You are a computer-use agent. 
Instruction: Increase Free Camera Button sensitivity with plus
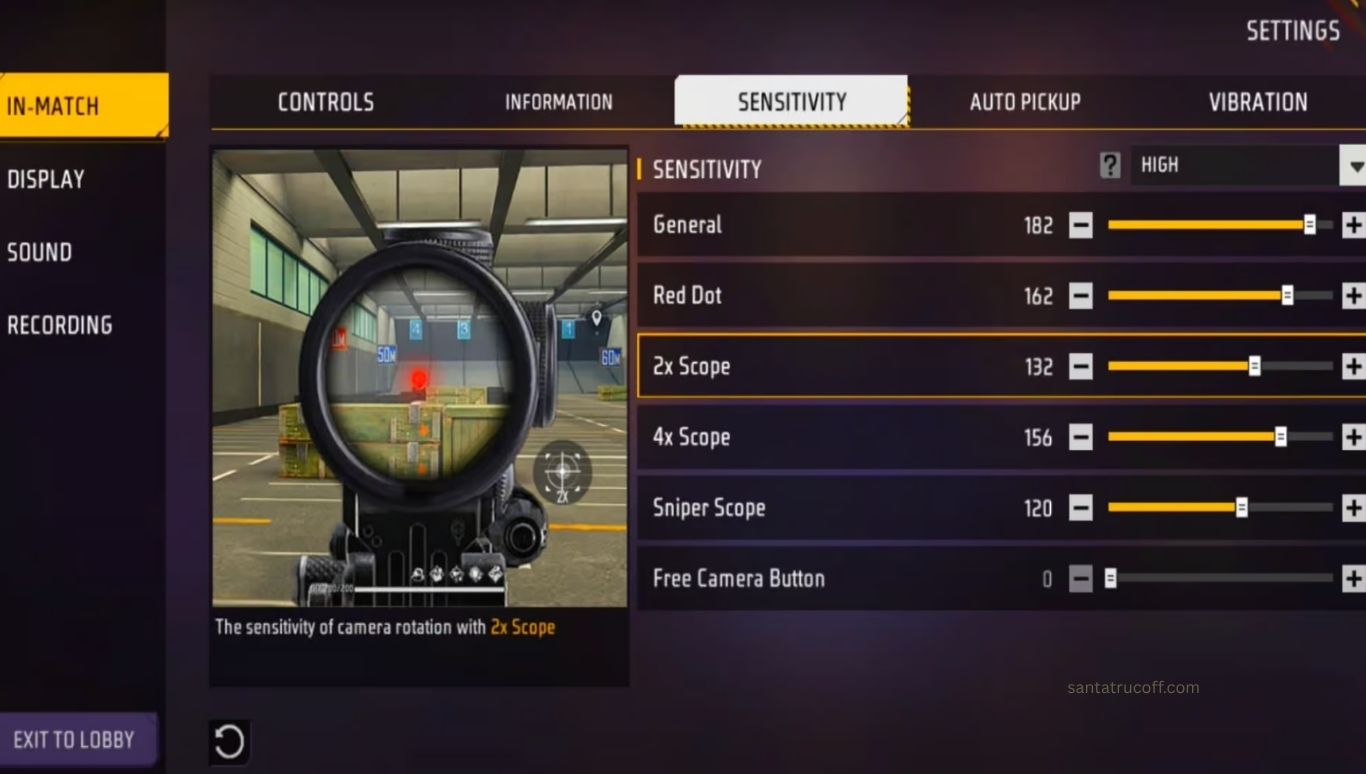coord(1353,578)
